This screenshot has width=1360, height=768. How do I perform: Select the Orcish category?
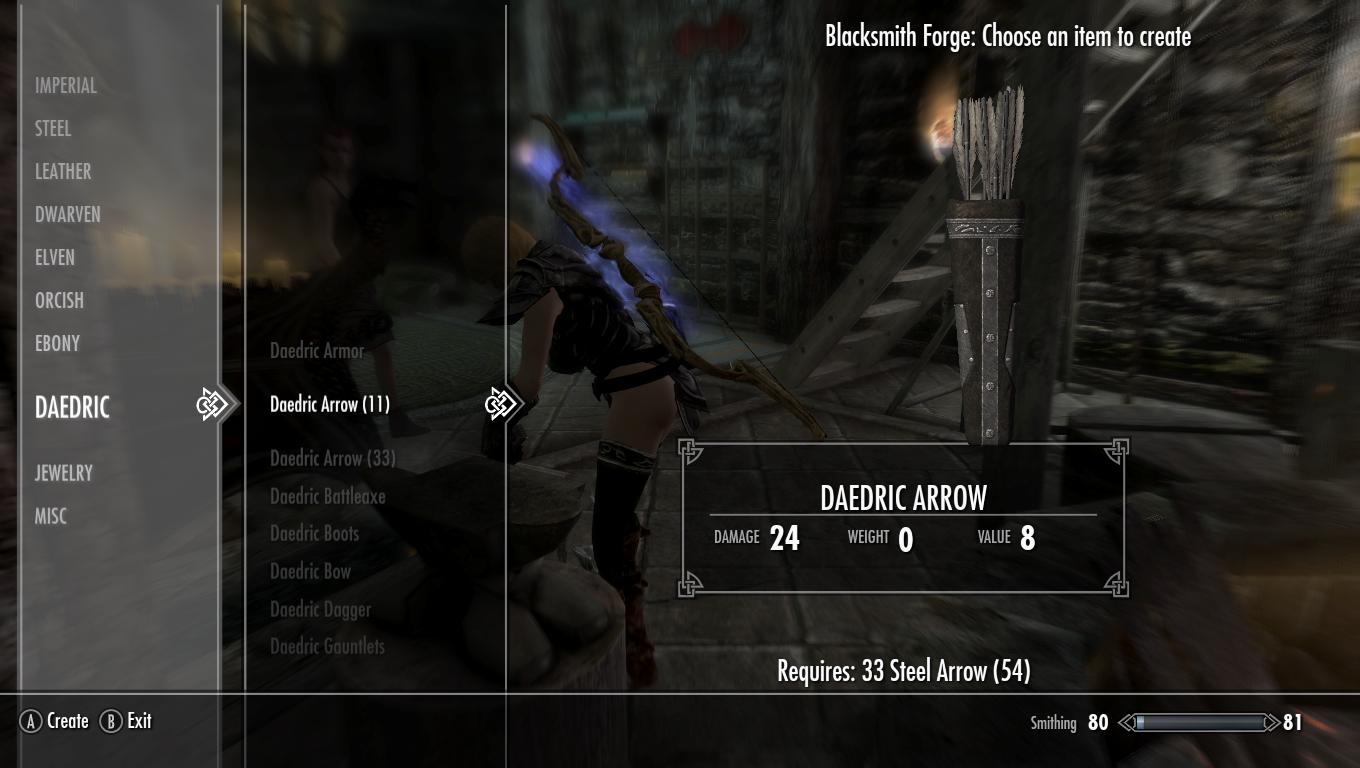coord(59,301)
